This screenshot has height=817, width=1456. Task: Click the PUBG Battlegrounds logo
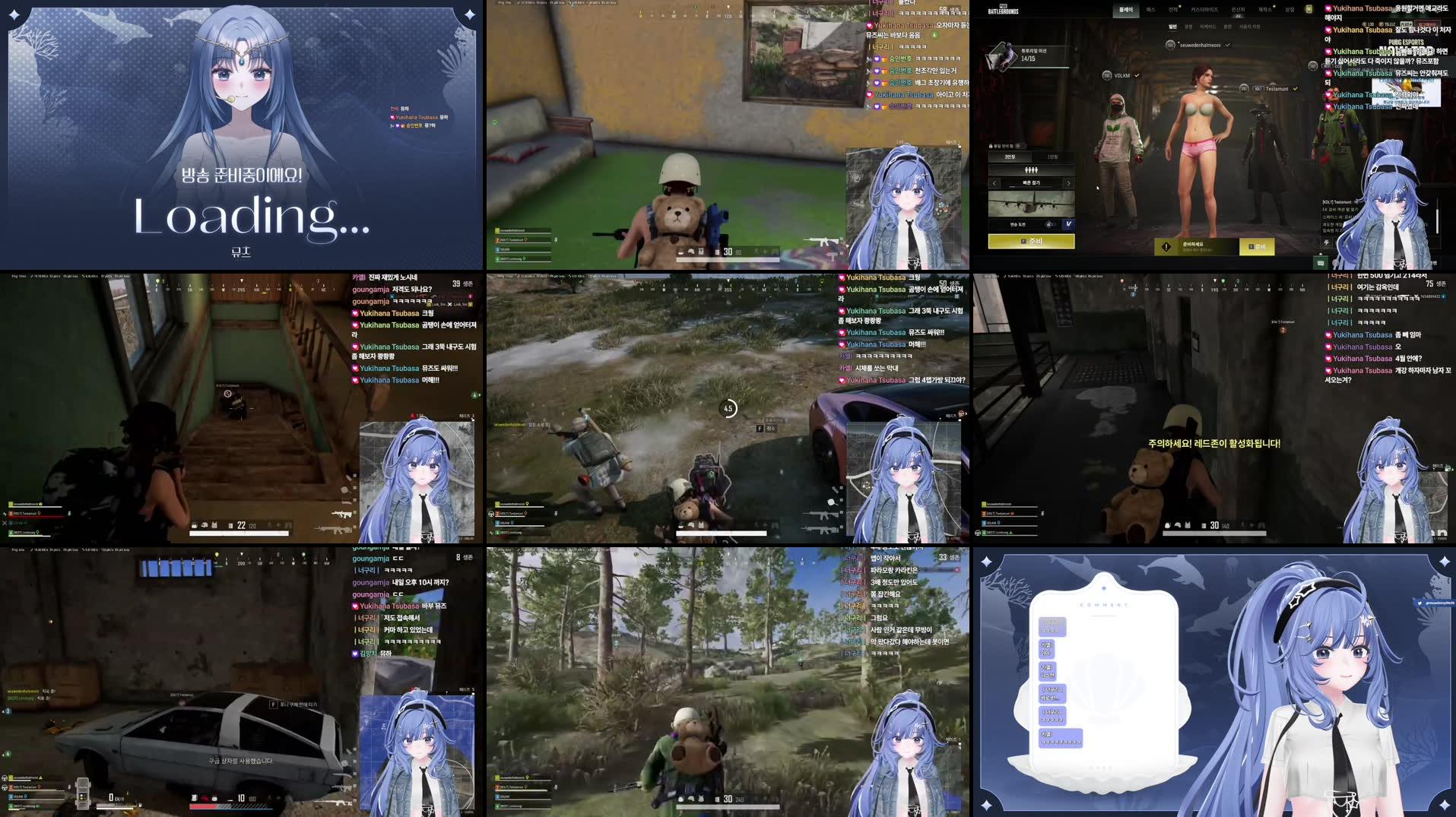[1004, 10]
